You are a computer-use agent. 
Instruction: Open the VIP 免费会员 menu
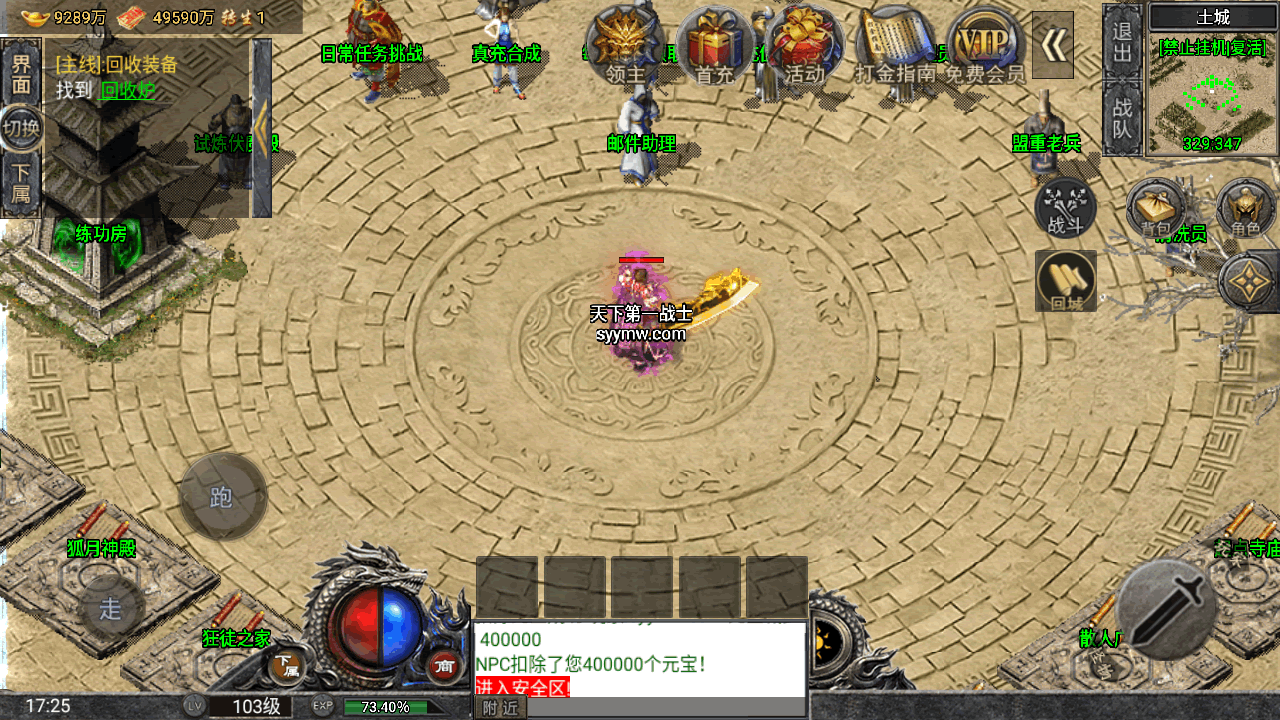tap(985, 45)
